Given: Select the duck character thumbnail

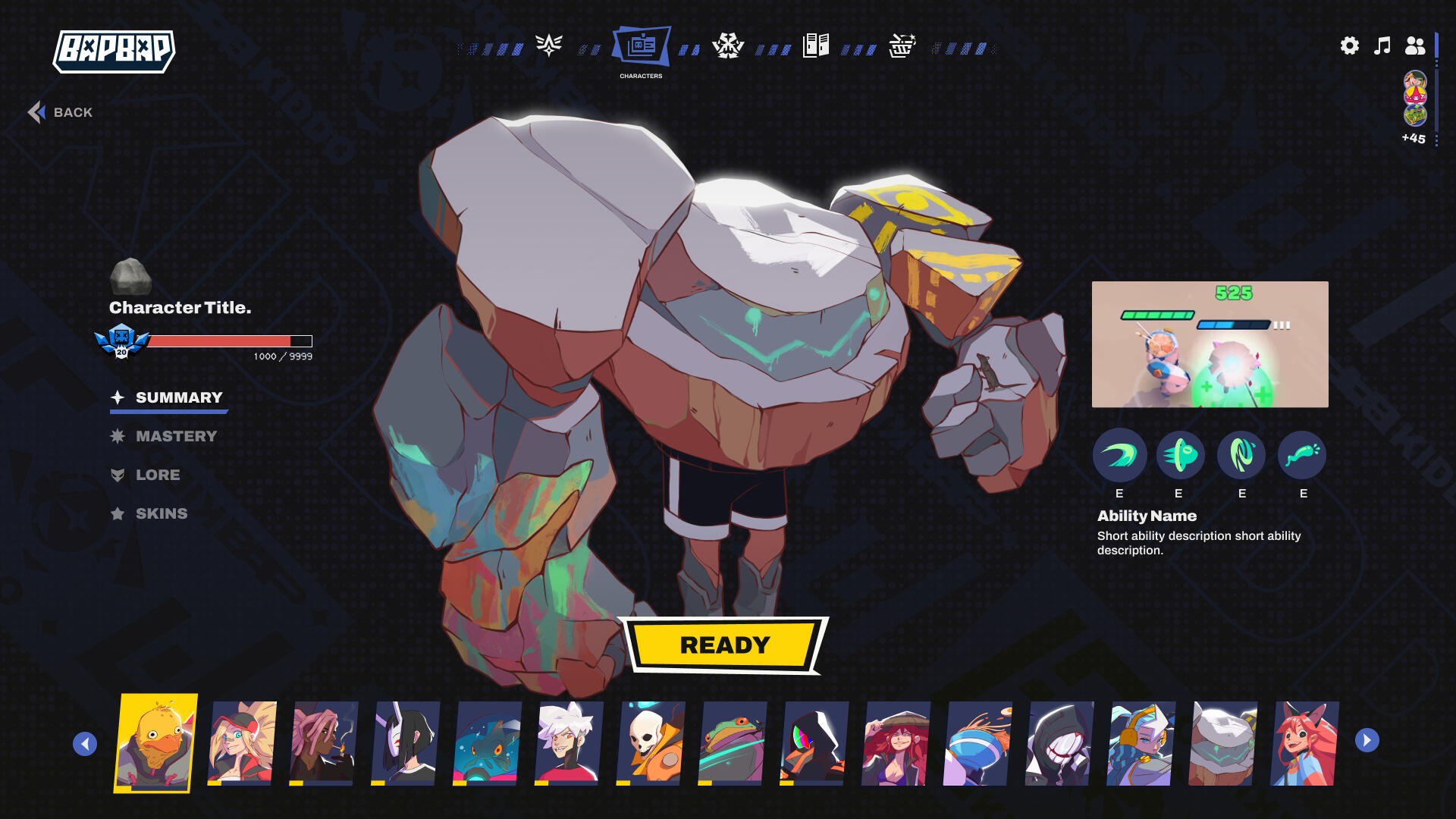Looking at the screenshot, I should (x=155, y=743).
